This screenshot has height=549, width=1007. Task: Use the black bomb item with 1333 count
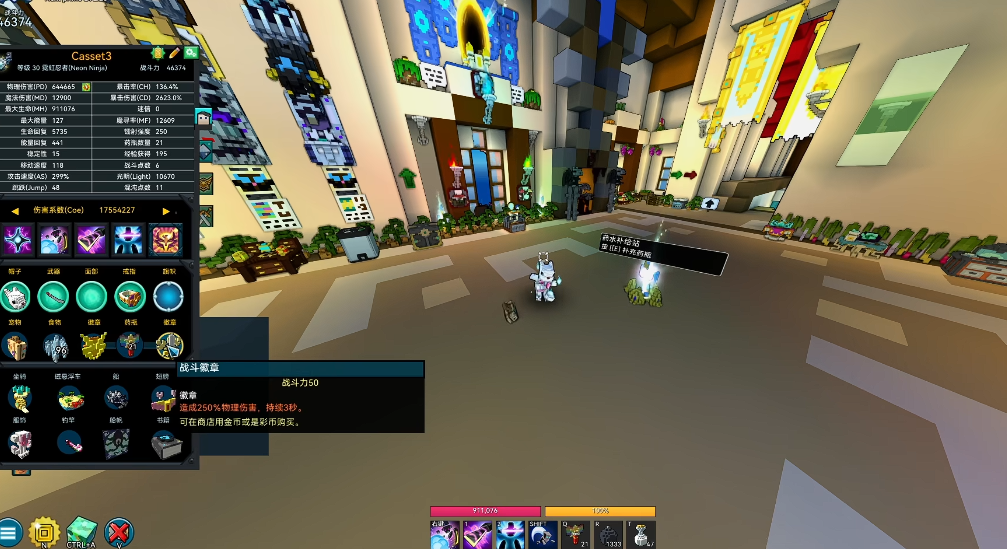[x=609, y=536]
